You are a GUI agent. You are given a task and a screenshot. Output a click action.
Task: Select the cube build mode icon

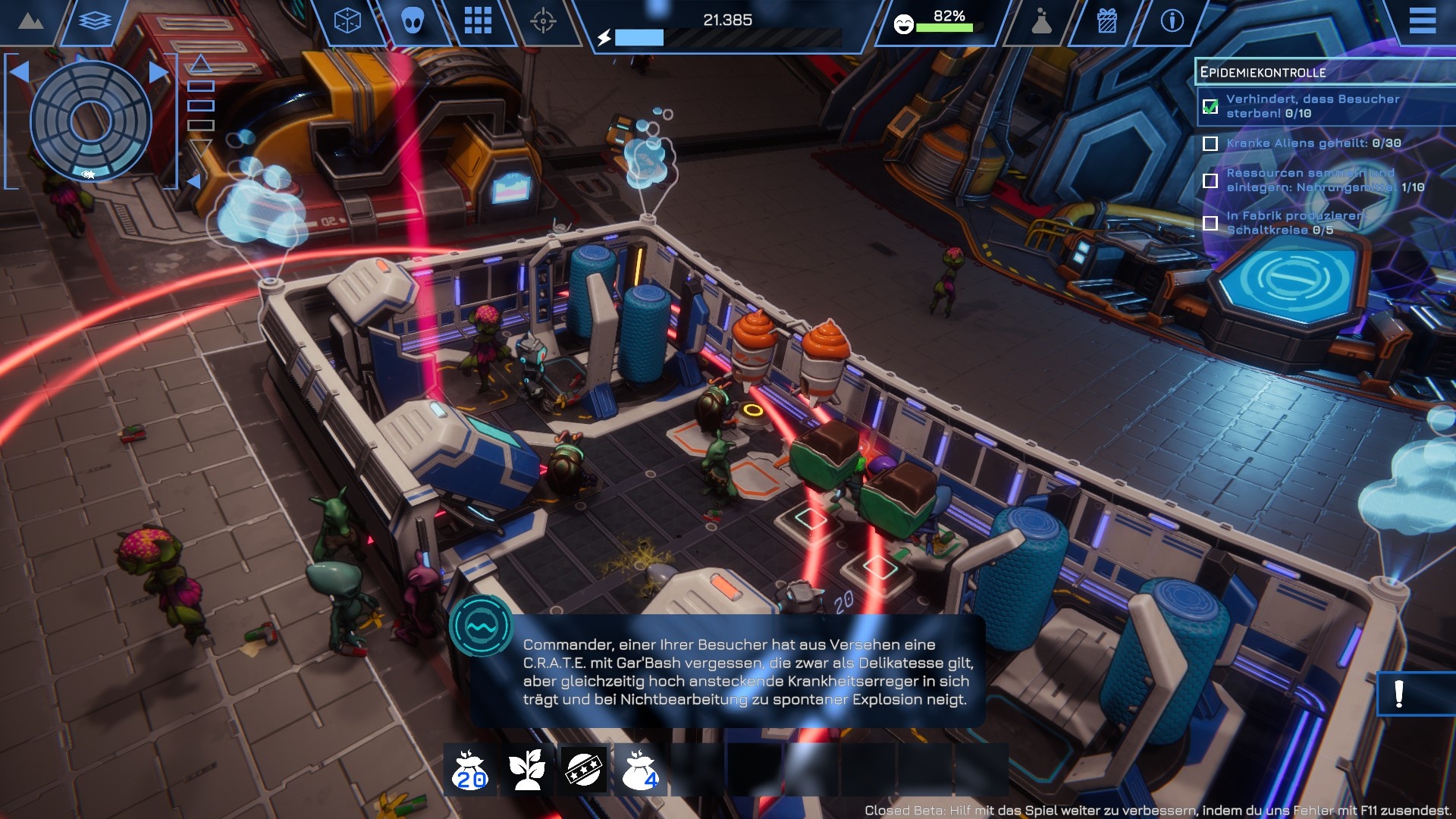coord(346,22)
